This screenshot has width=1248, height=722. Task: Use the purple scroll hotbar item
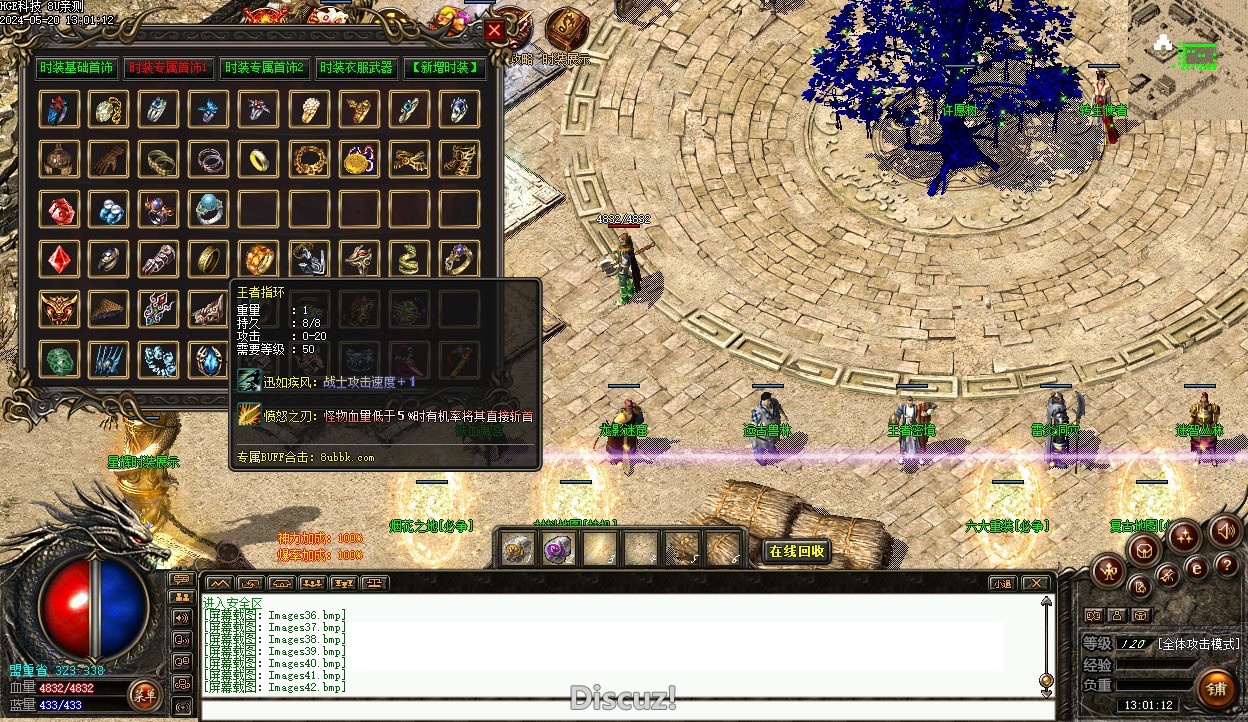(x=557, y=548)
